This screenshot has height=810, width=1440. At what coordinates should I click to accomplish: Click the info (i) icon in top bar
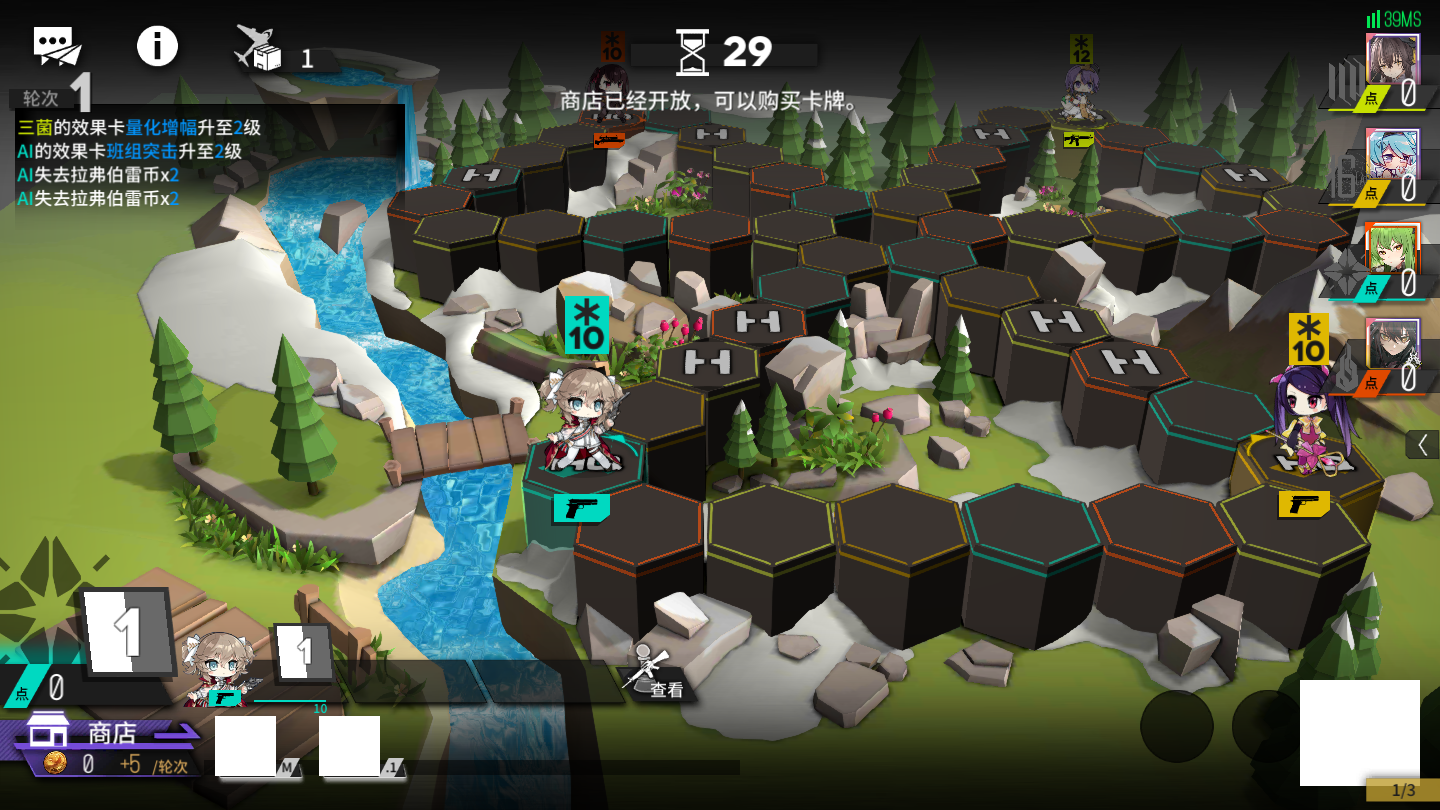coord(157,45)
